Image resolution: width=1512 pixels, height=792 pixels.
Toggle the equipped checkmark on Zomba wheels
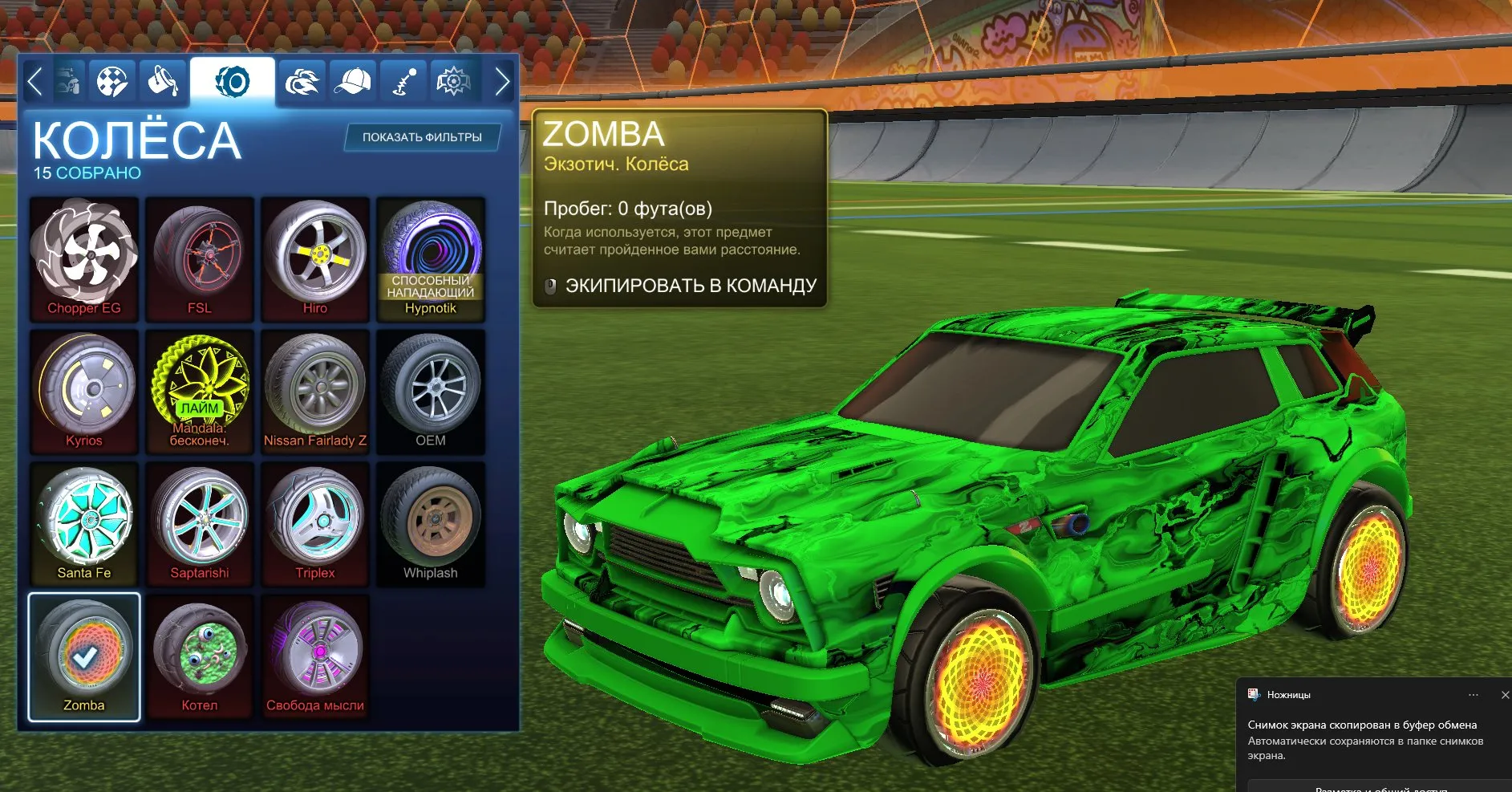click(83, 656)
